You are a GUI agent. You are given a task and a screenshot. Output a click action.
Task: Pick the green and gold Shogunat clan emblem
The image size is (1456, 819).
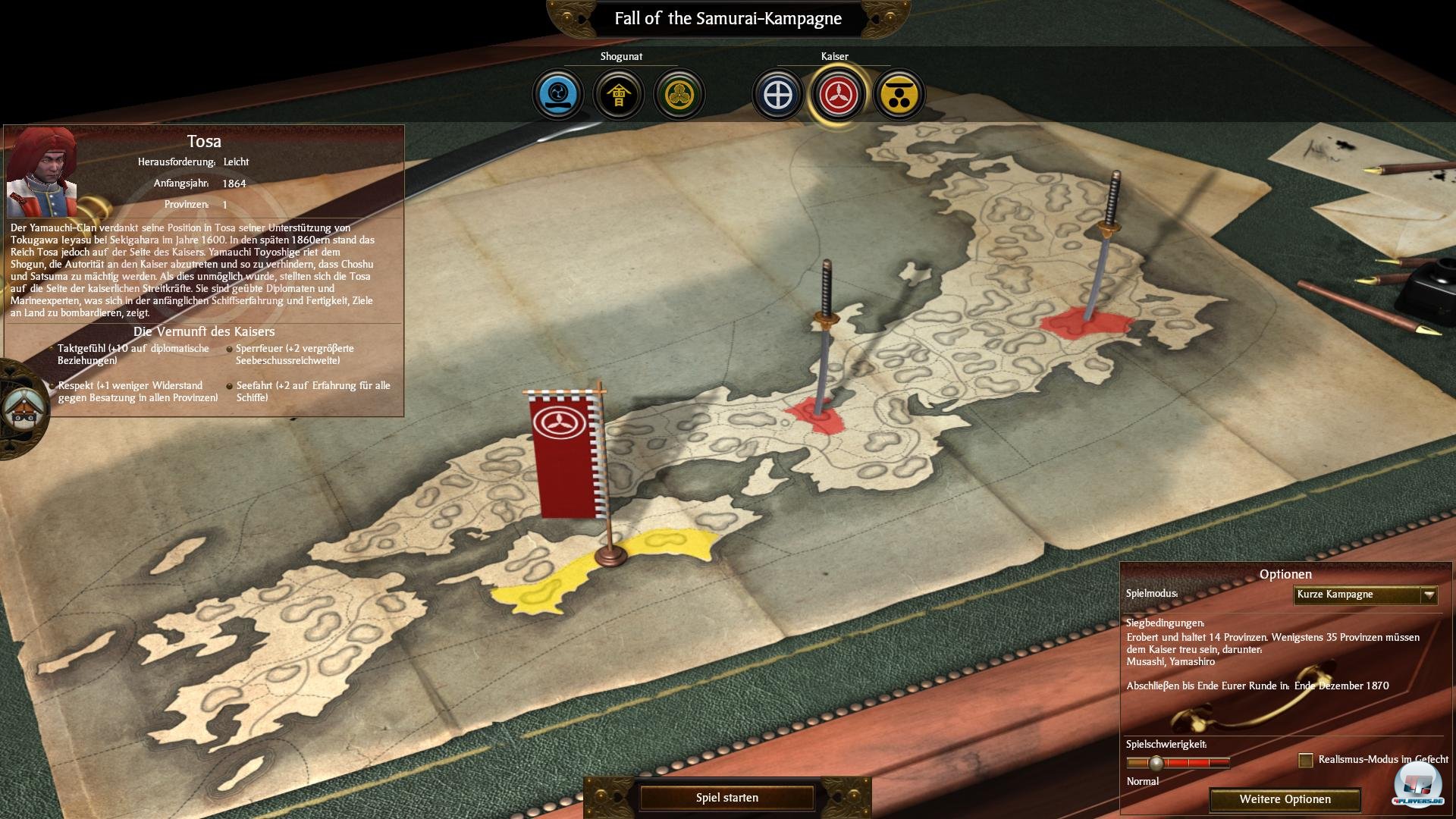click(x=679, y=95)
